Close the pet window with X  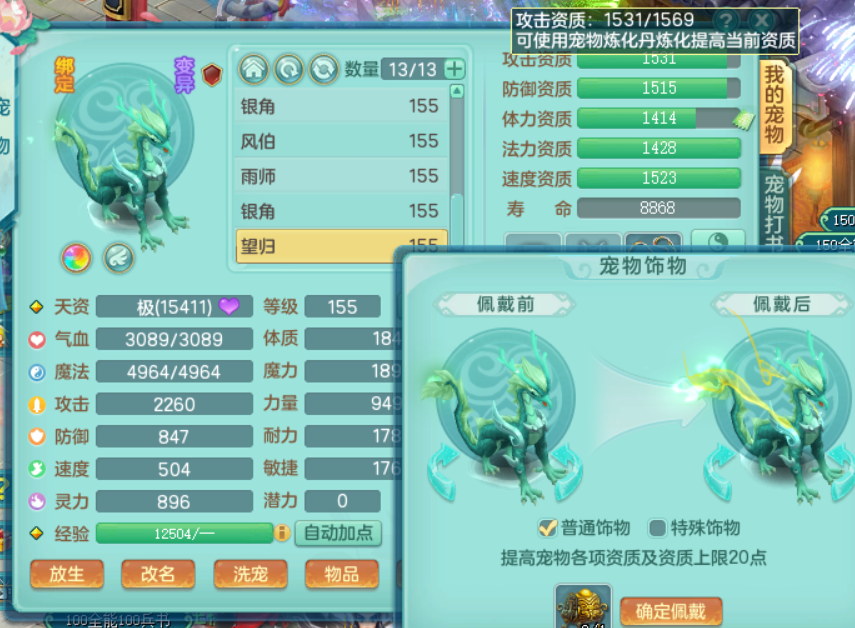click(x=763, y=21)
